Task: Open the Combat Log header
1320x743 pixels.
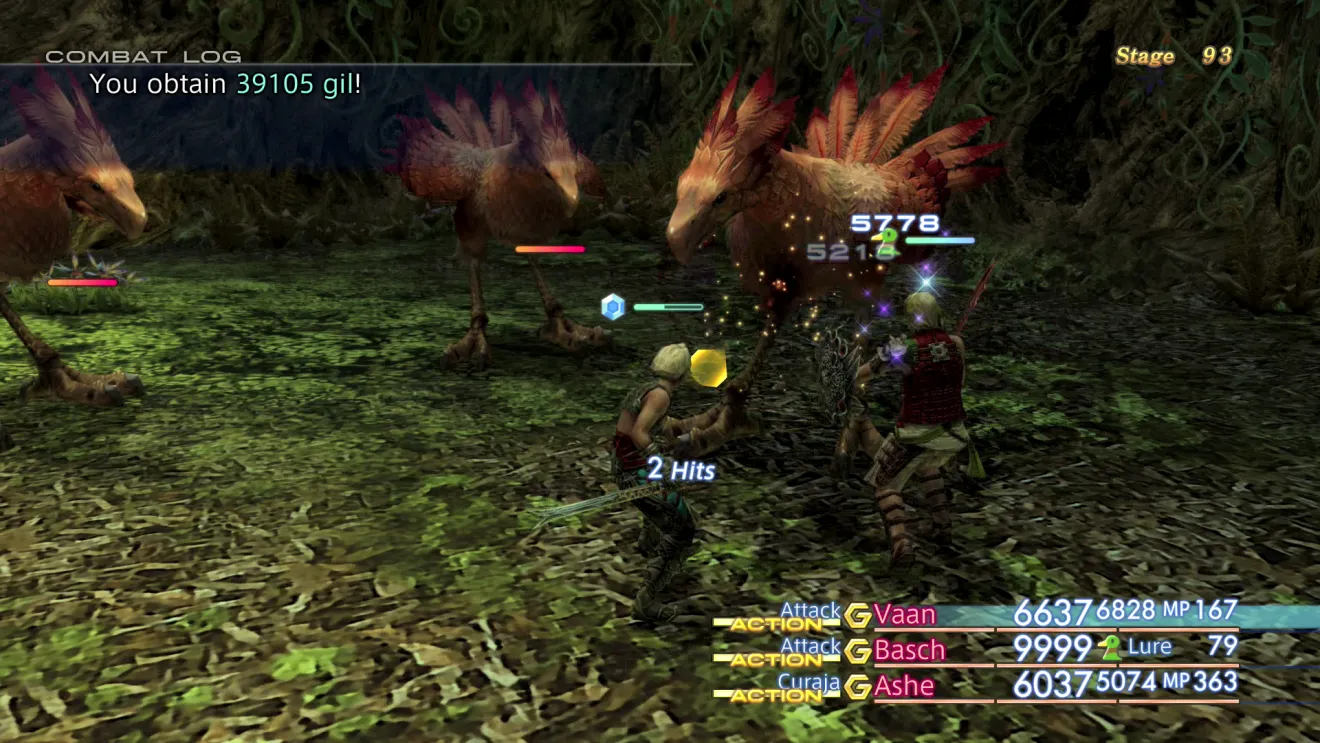Action: [x=143, y=57]
